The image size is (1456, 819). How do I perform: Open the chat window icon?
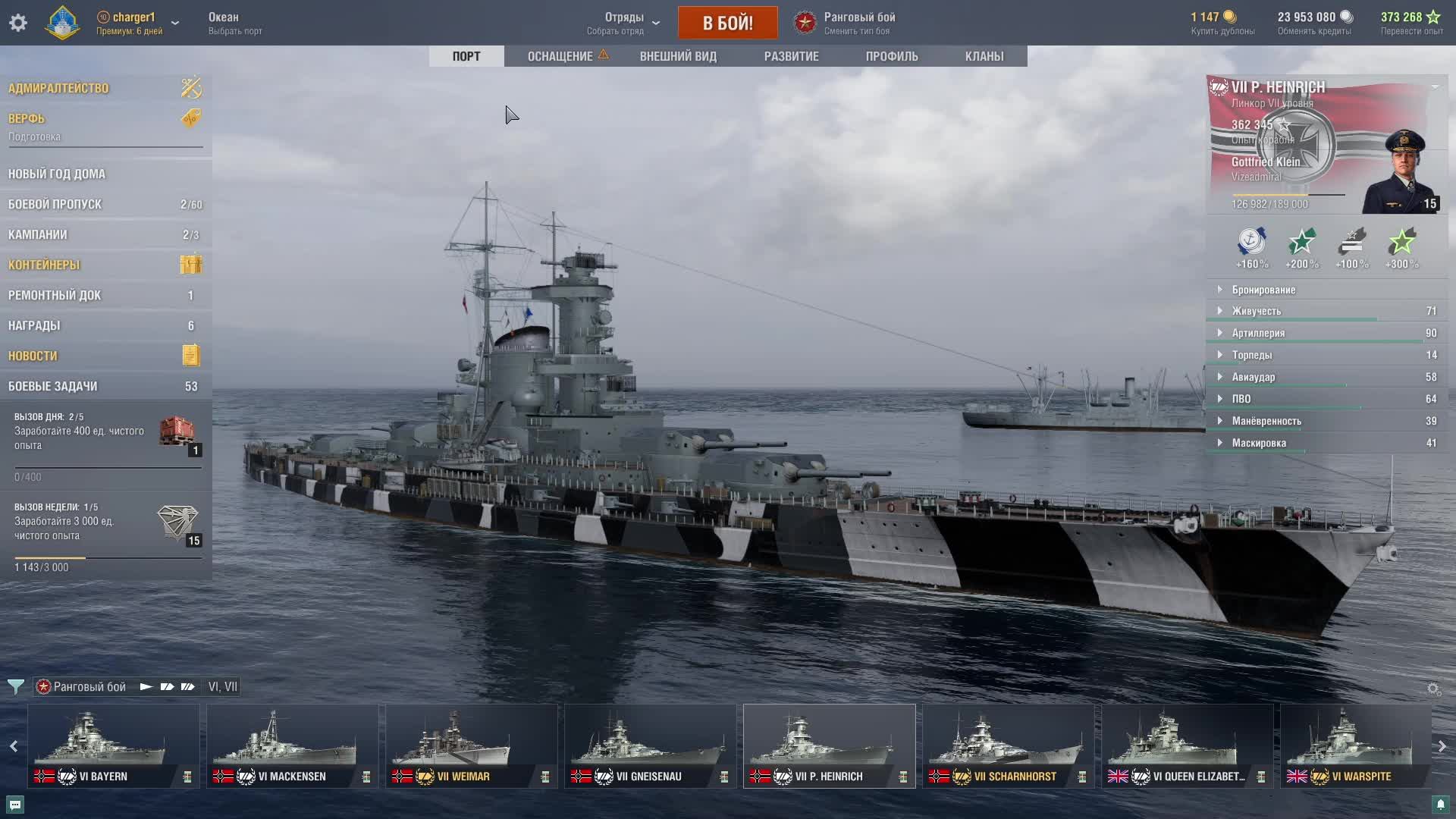point(15,804)
